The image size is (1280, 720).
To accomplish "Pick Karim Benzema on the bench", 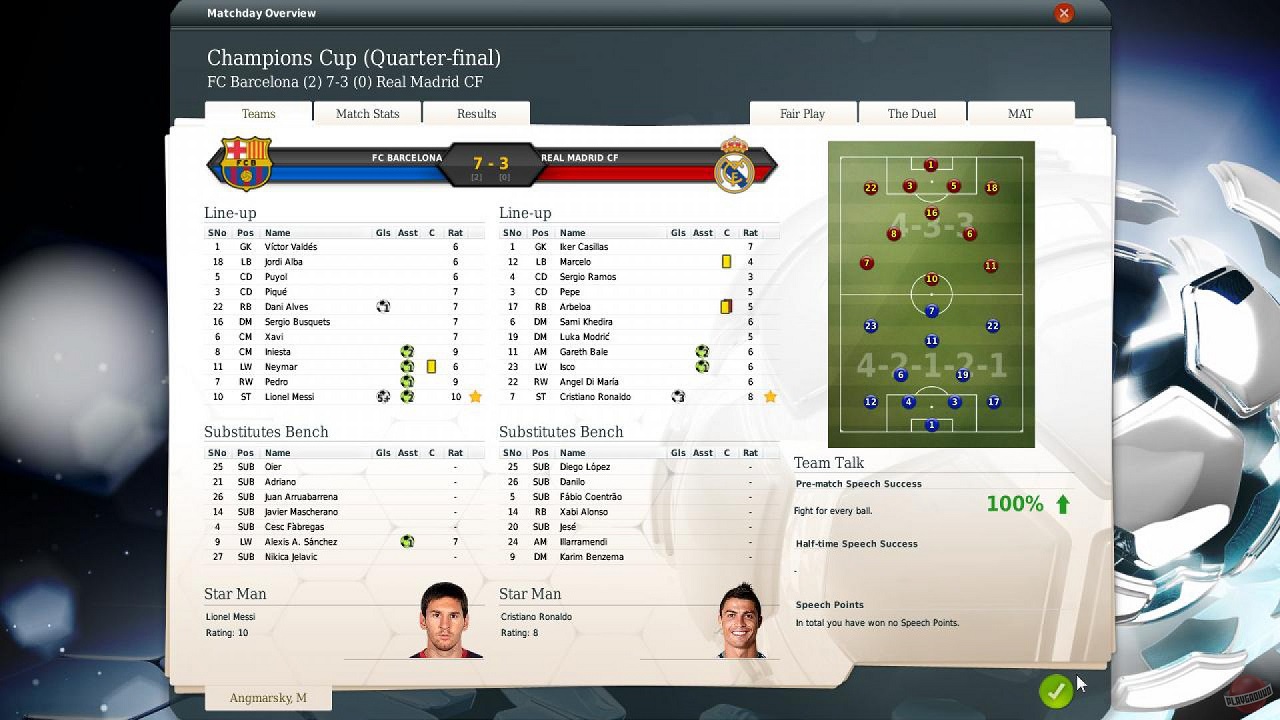I will click(585, 557).
